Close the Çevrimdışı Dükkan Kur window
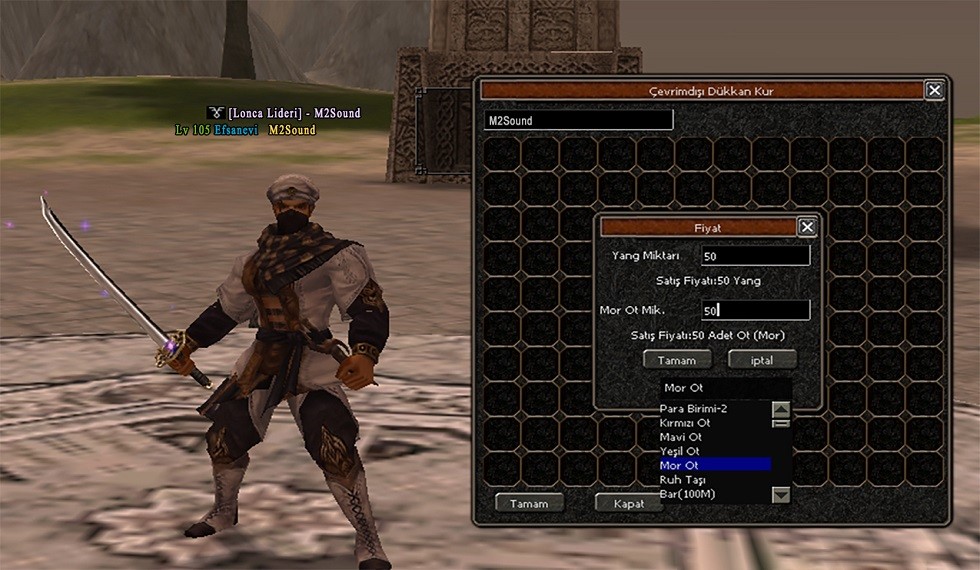 point(934,90)
